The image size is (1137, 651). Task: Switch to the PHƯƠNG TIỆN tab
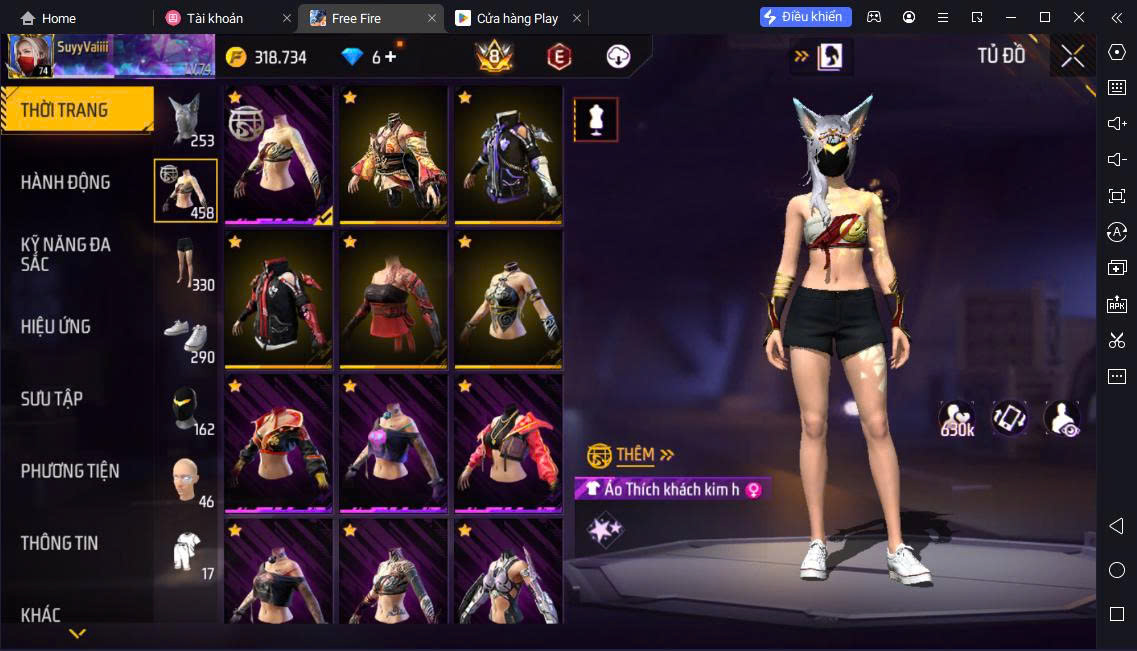click(x=70, y=470)
